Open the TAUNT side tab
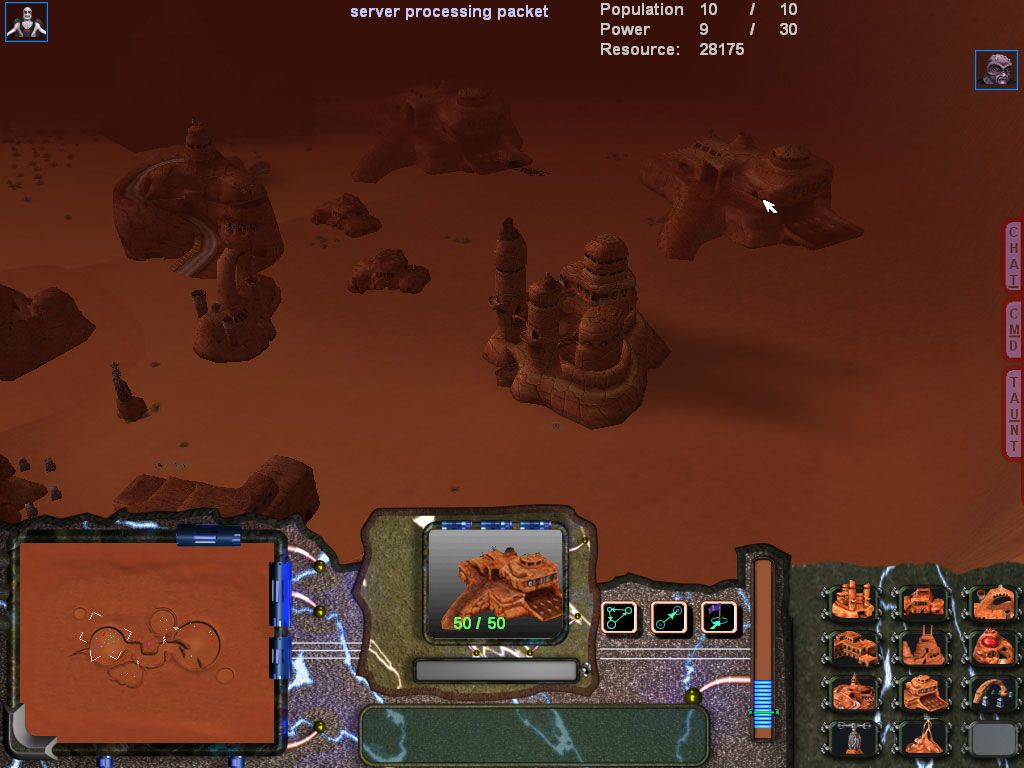Viewport: 1024px width, 768px height. tap(1013, 412)
